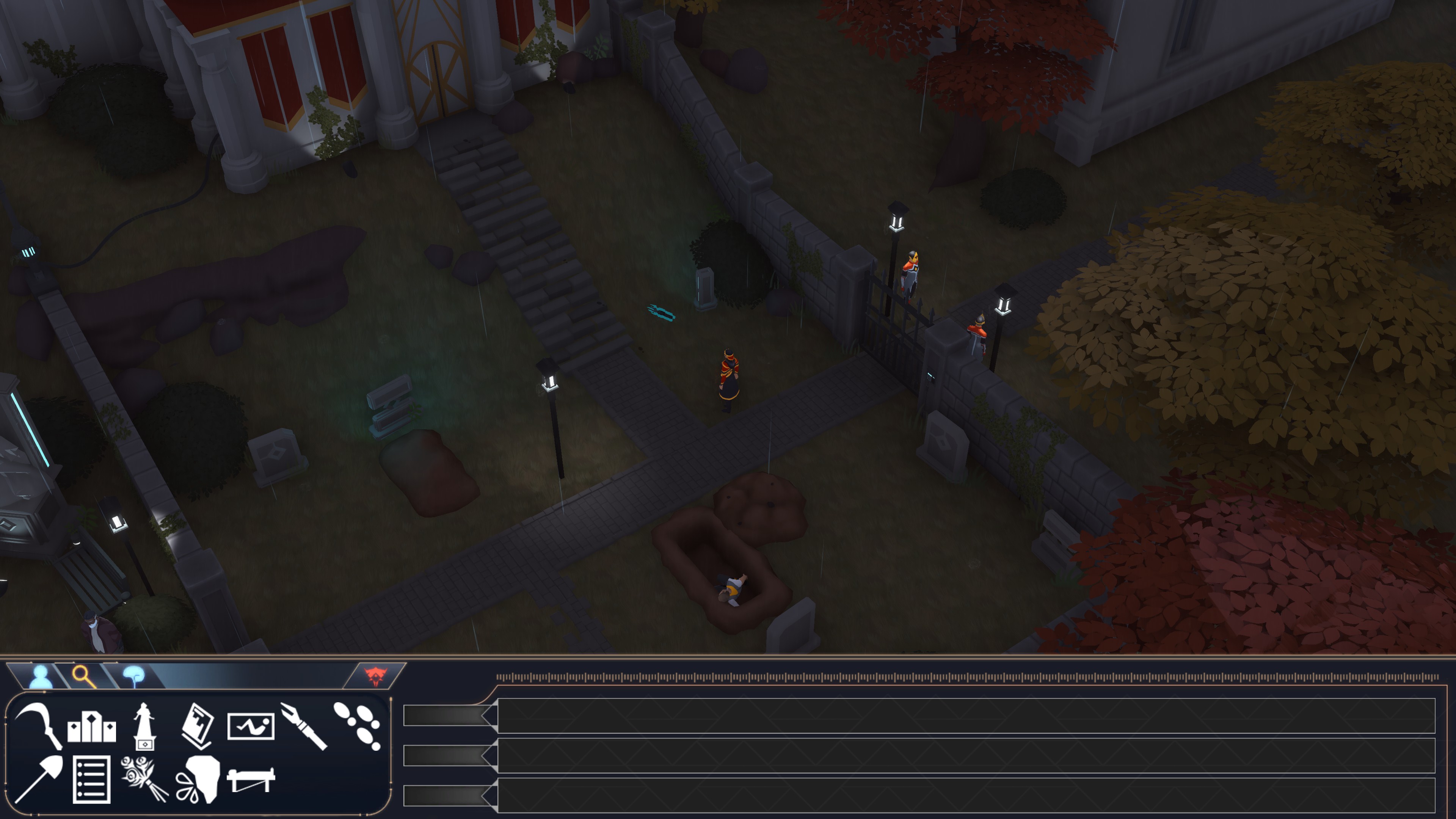Select the statue on pedestal icon
Screen dimensions: 1456x819
click(x=145, y=726)
